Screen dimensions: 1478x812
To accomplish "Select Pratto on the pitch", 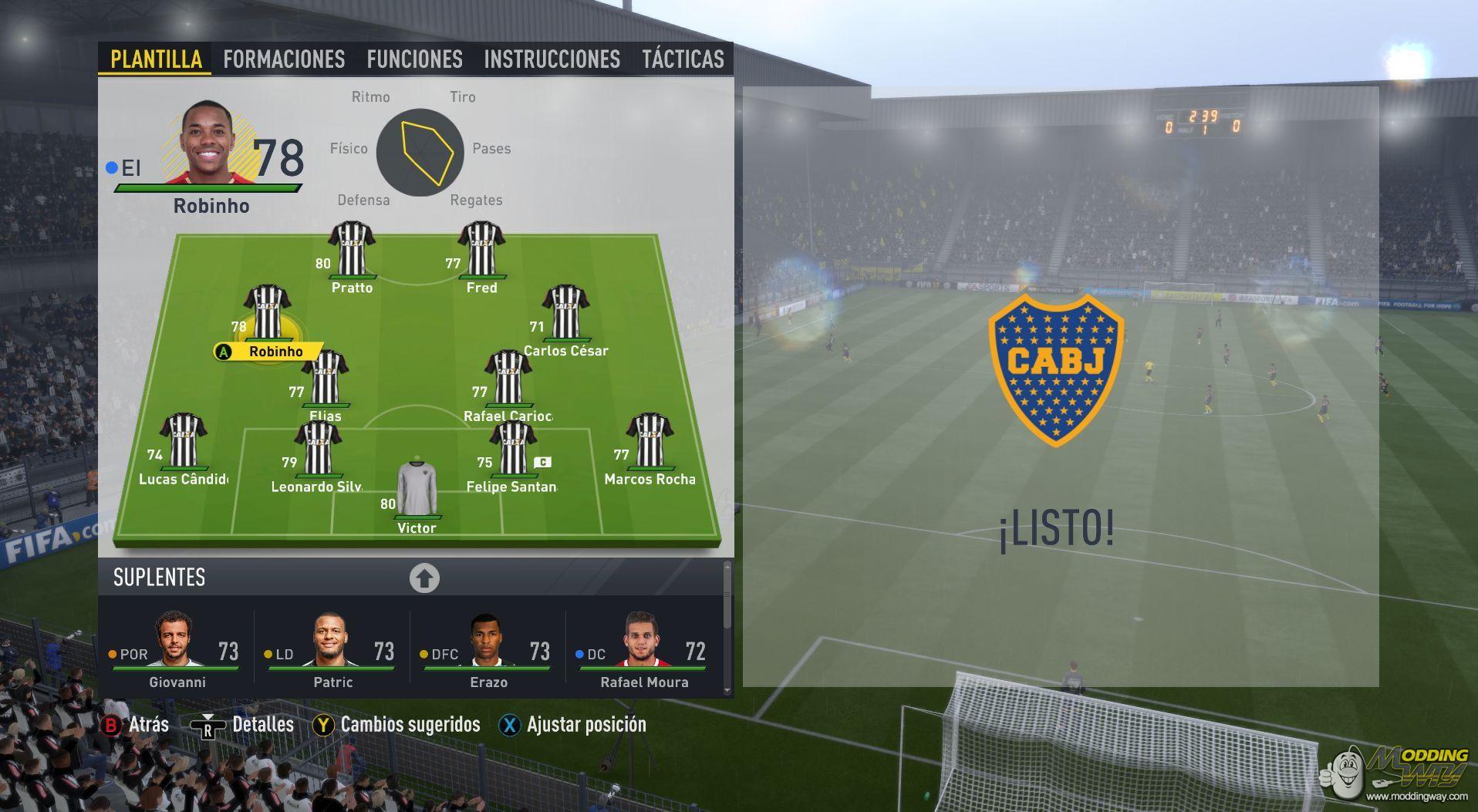I will coord(352,250).
